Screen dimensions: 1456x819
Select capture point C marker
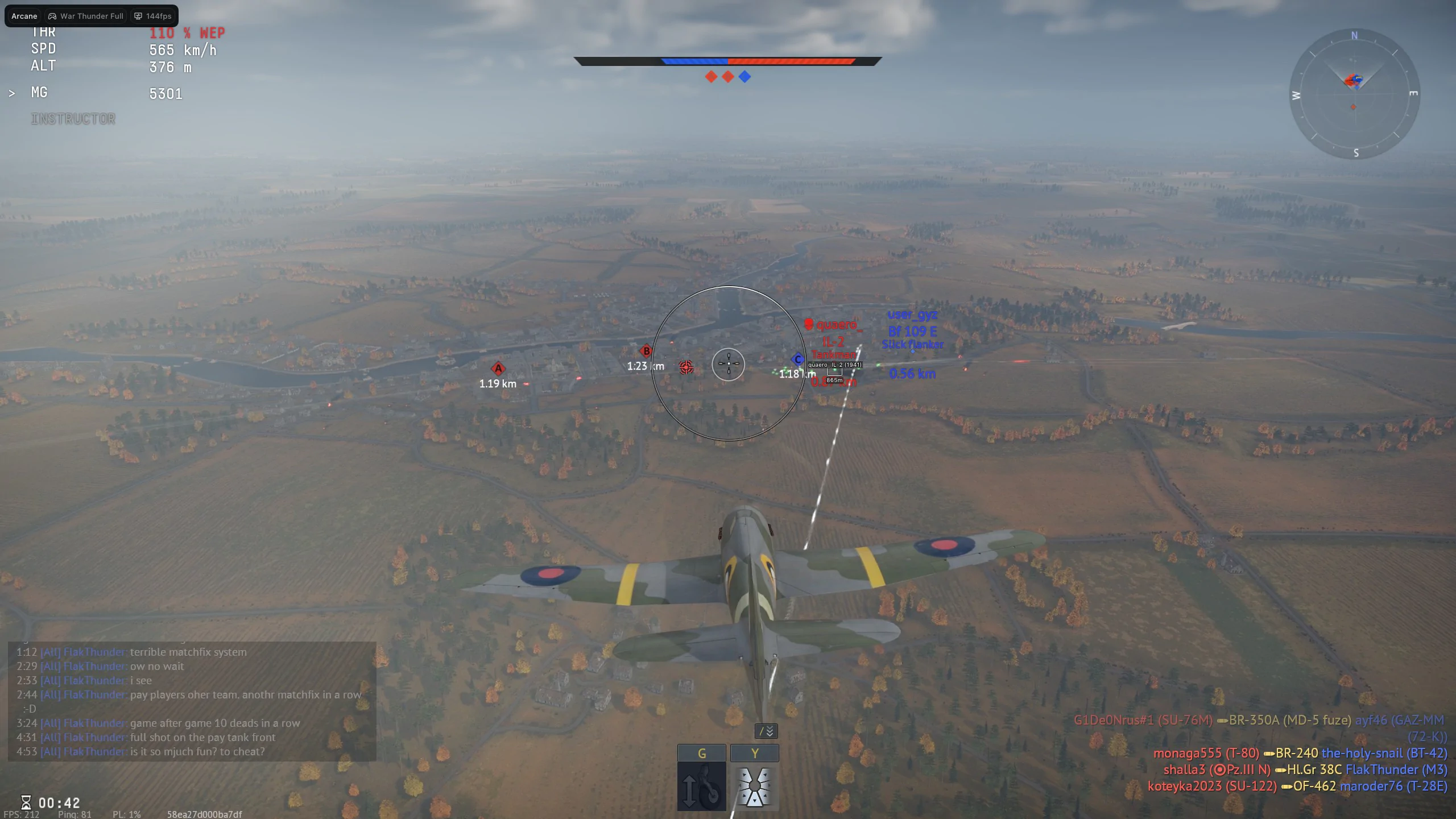[797, 359]
